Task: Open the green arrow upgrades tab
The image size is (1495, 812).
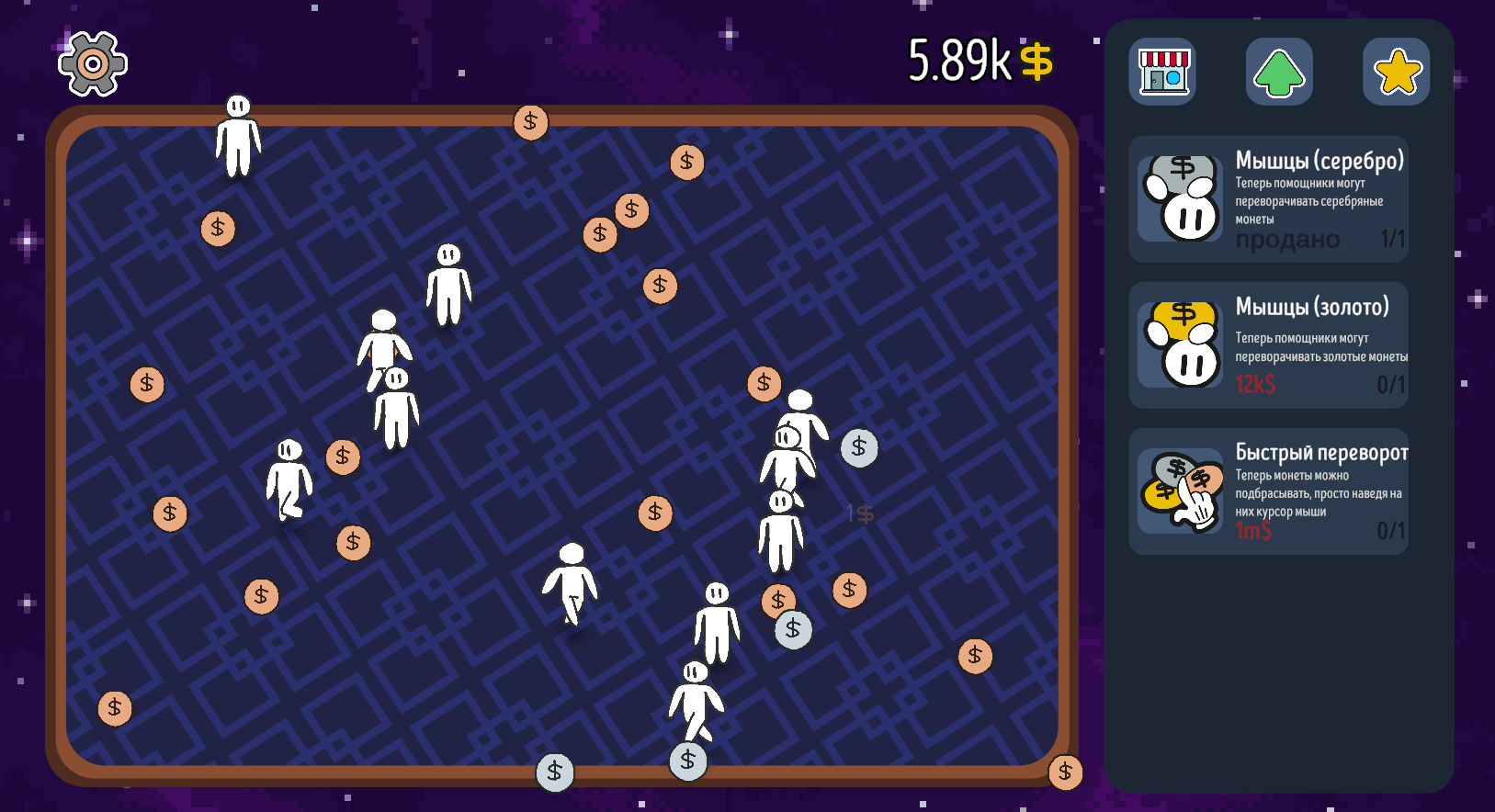Action: click(1279, 72)
